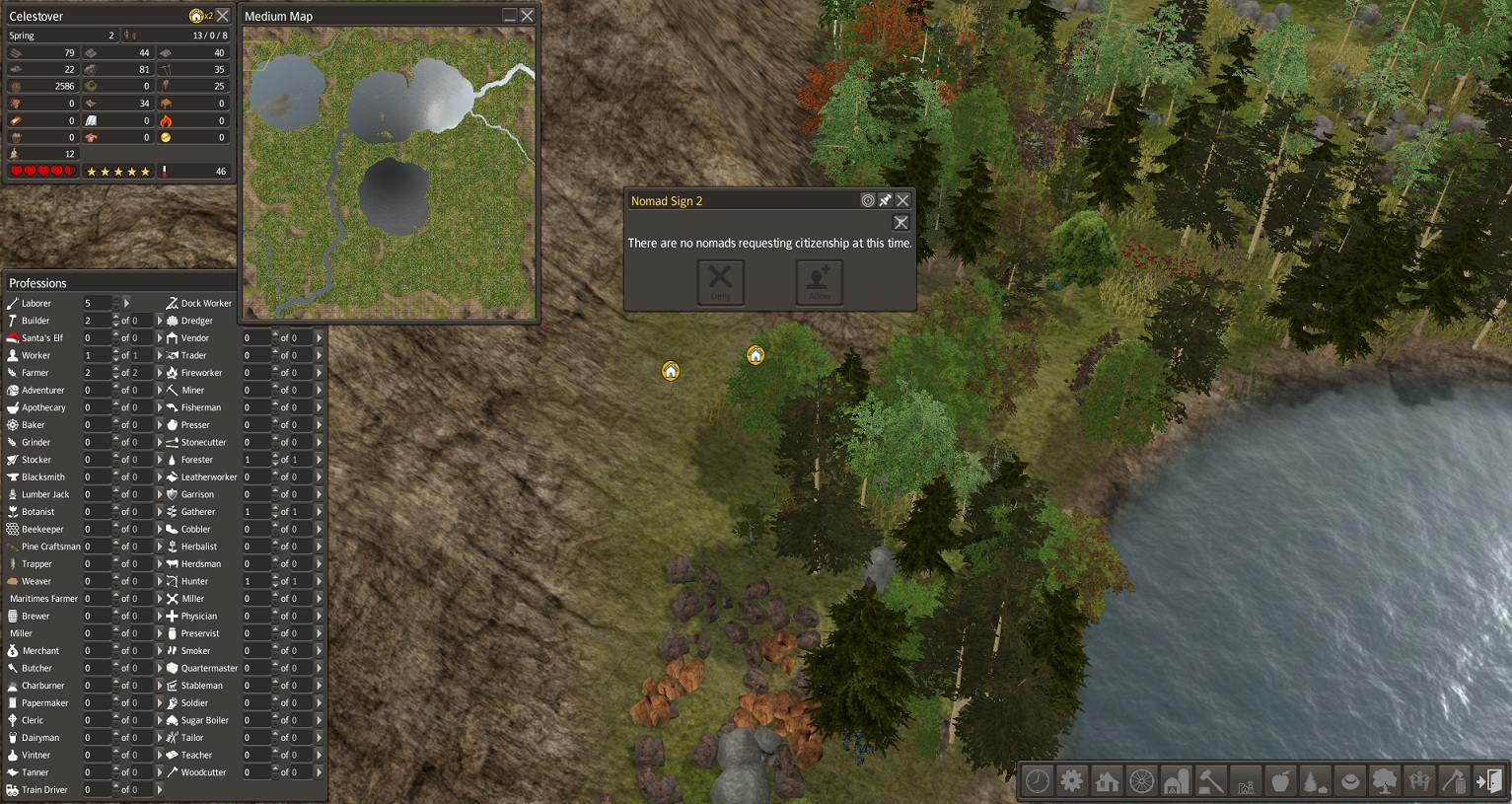Close the Medium Map window
The height and width of the screenshot is (804, 1512).
pyautogui.click(x=528, y=16)
